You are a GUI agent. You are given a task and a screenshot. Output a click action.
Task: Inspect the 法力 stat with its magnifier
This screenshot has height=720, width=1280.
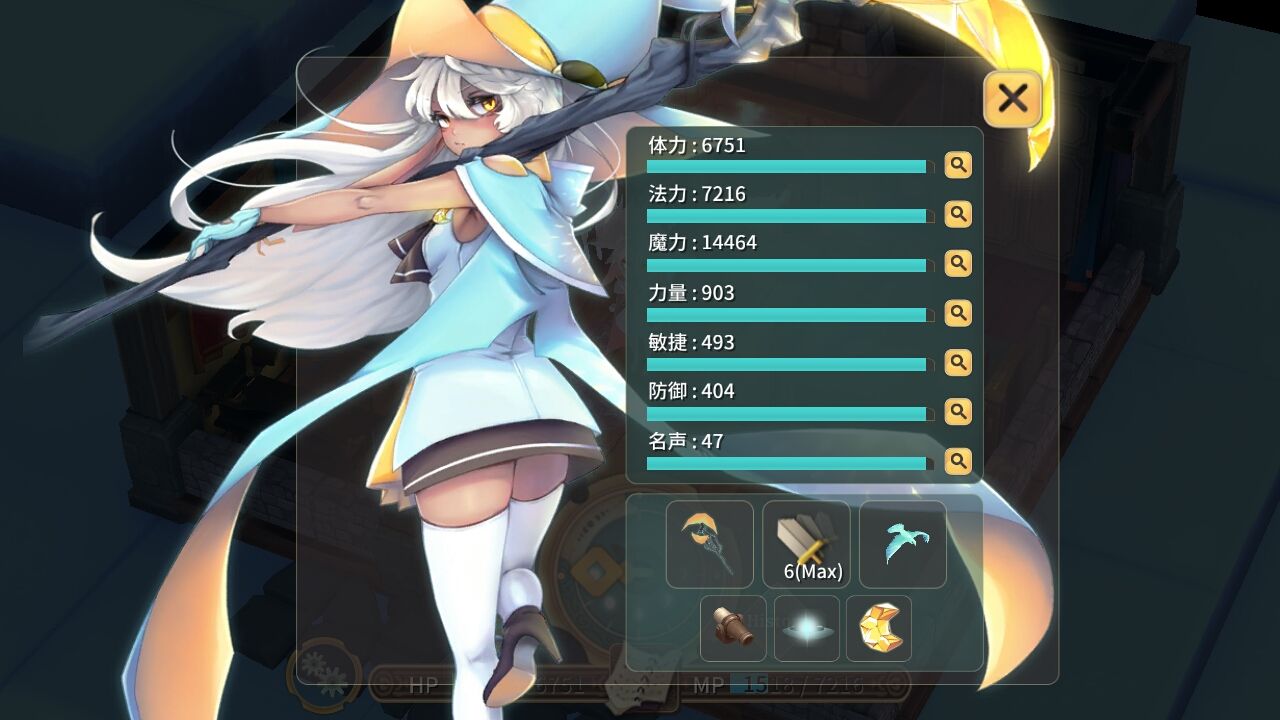958,214
